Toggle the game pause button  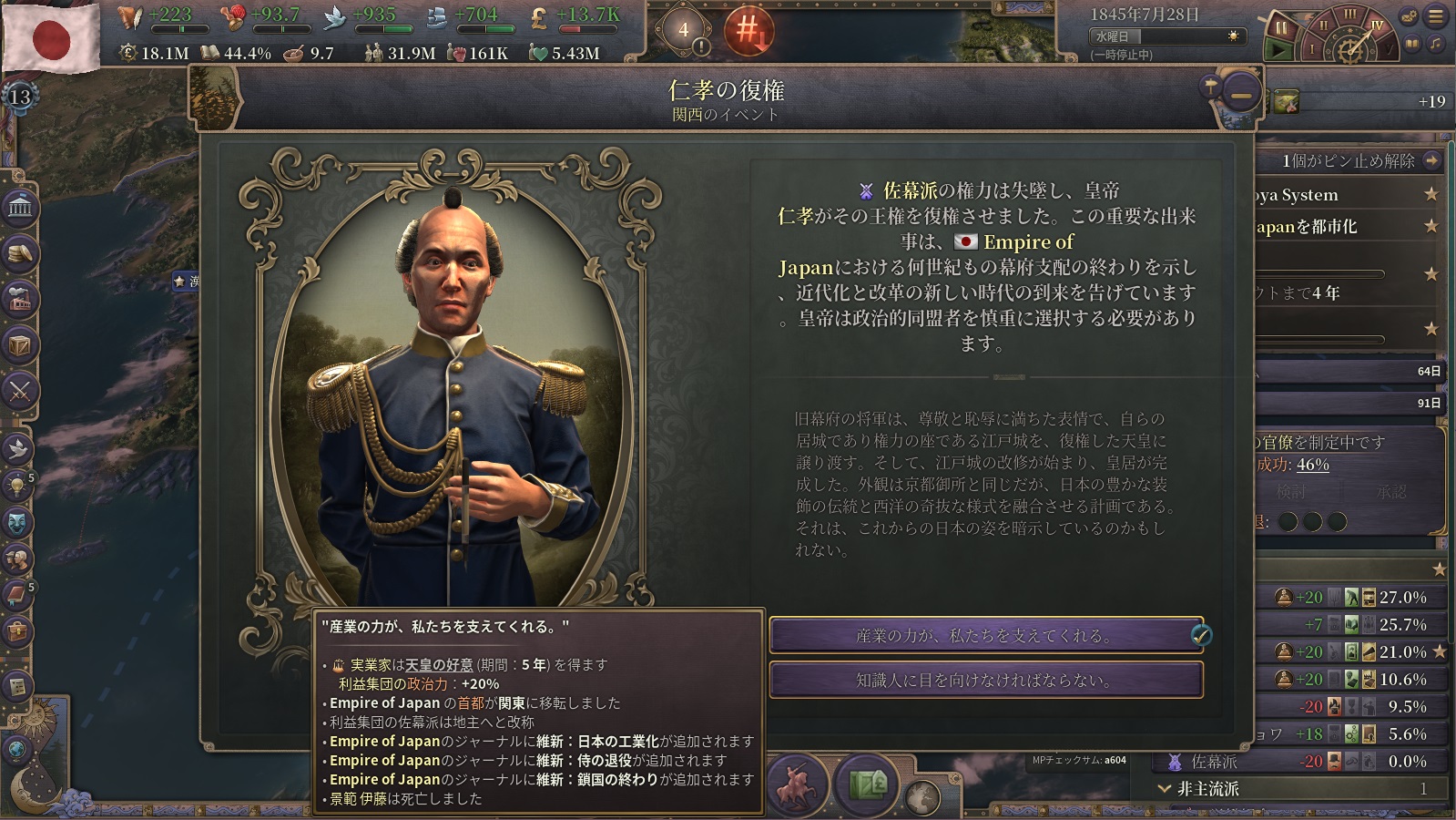pos(1280,29)
